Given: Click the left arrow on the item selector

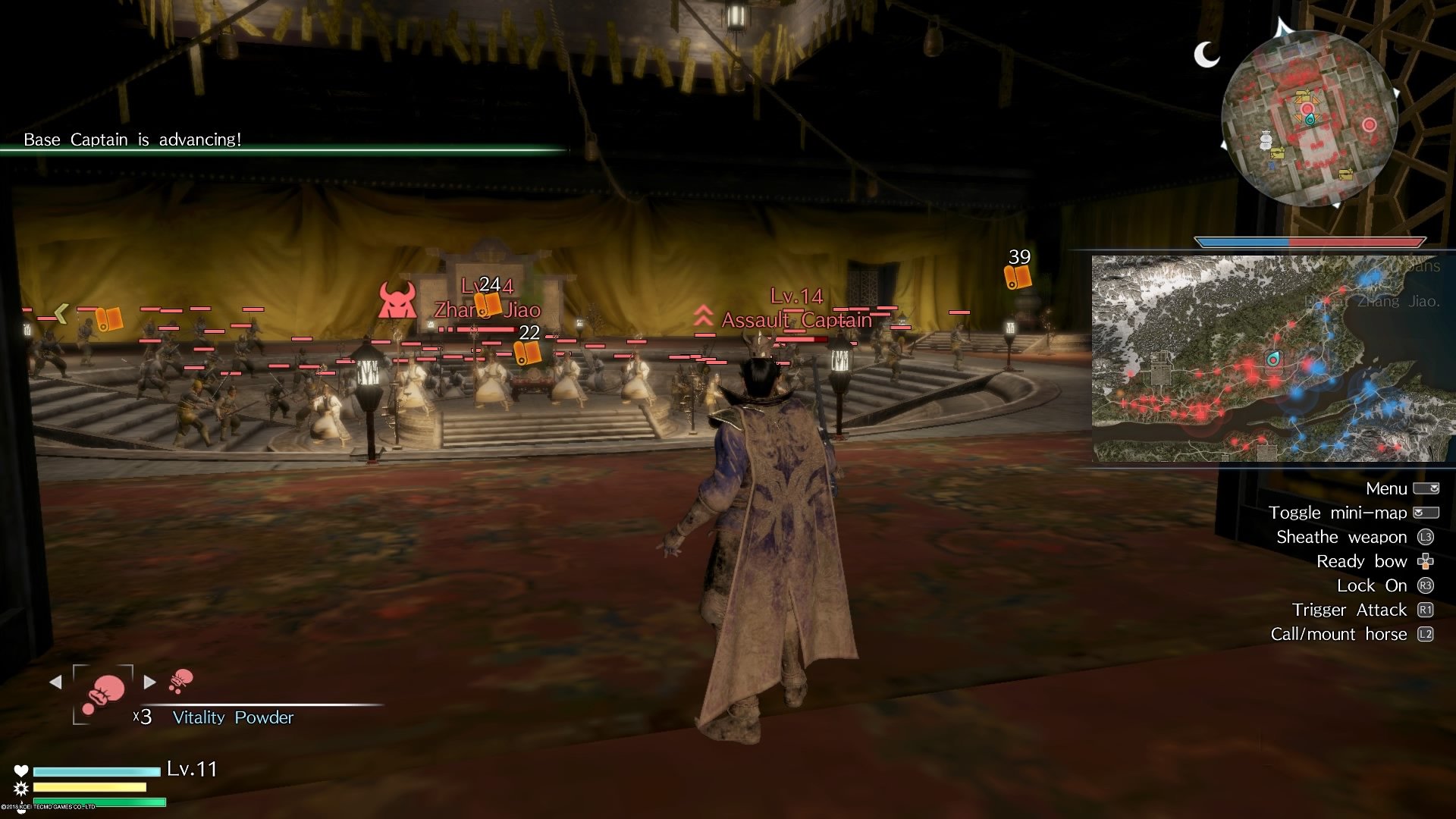Looking at the screenshot, I should pyautogui.click(x=55, y=682).
